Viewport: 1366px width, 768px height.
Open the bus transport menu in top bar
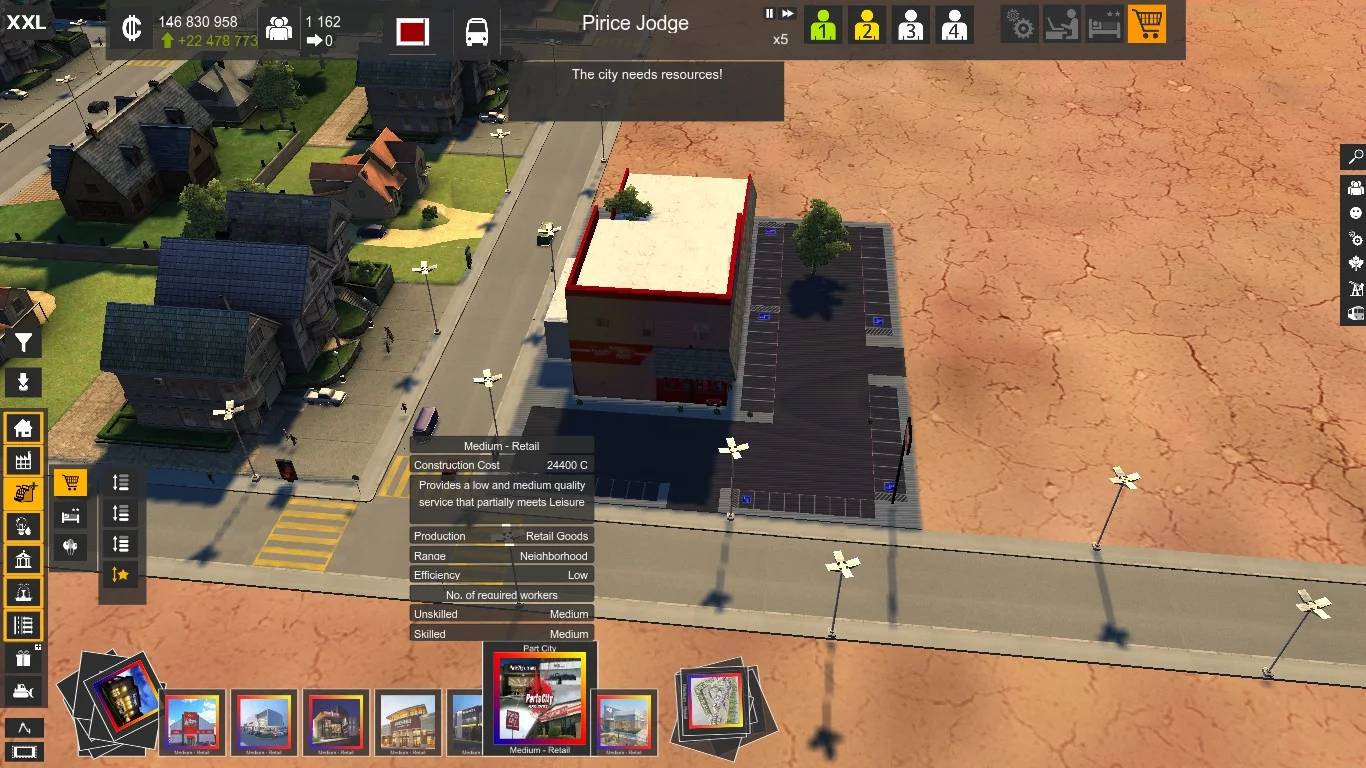[477, 31]
